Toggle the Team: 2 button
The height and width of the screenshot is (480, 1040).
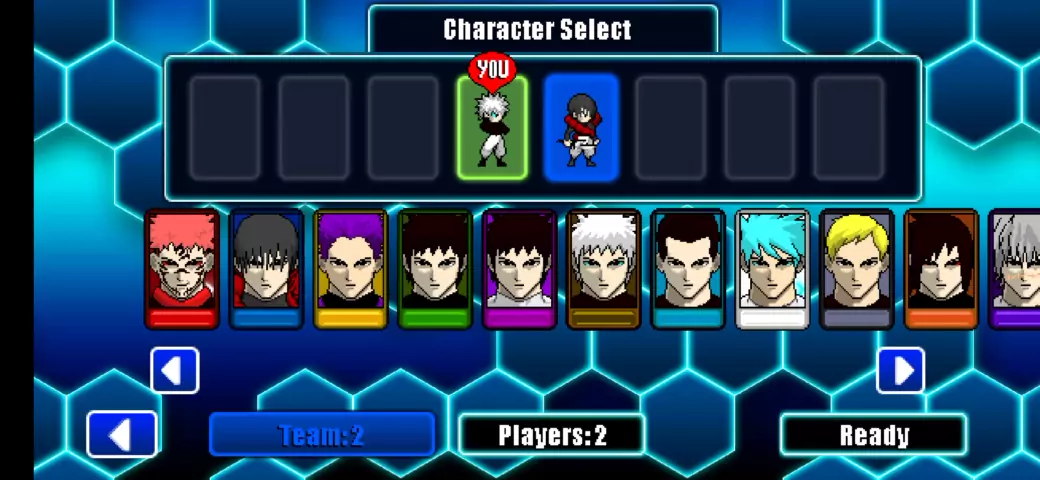(x=321, y=435)
